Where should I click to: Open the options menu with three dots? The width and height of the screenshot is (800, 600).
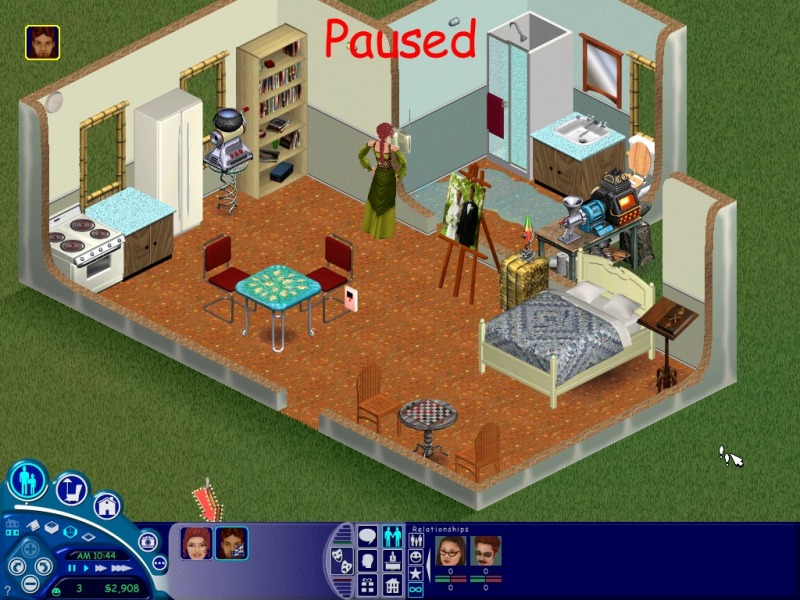158,563
